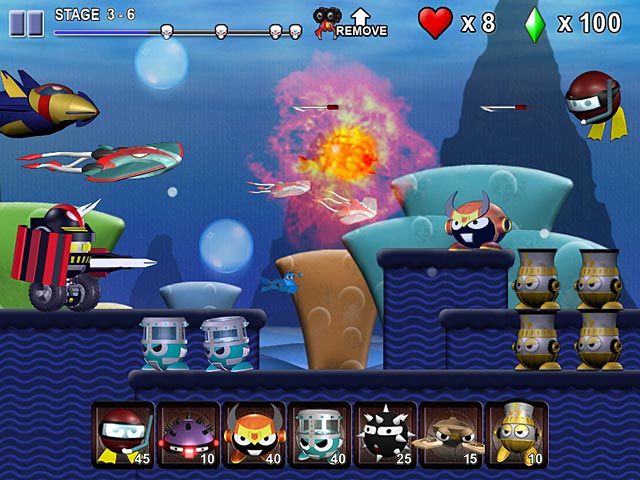640x480 pixels.
Task: Select the red diver unit costing 45
Action: coord(123,436)
